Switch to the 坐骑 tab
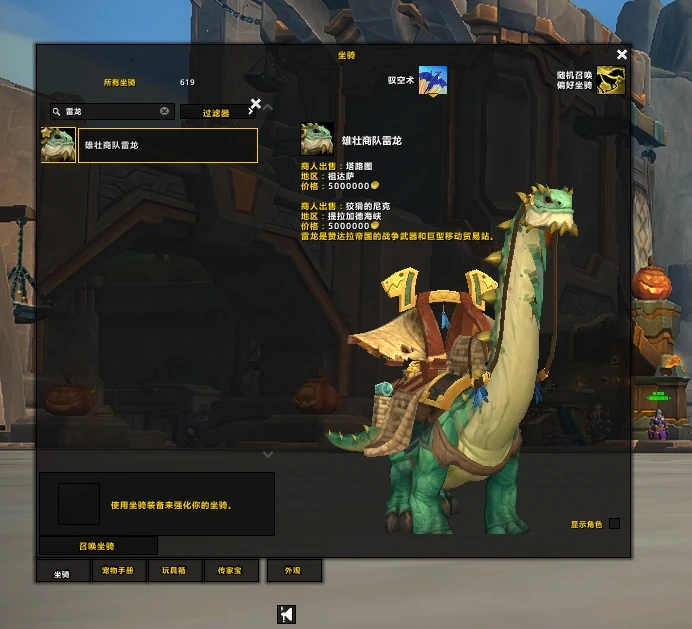This screenshot has height=629, width=692. [62, 571]
